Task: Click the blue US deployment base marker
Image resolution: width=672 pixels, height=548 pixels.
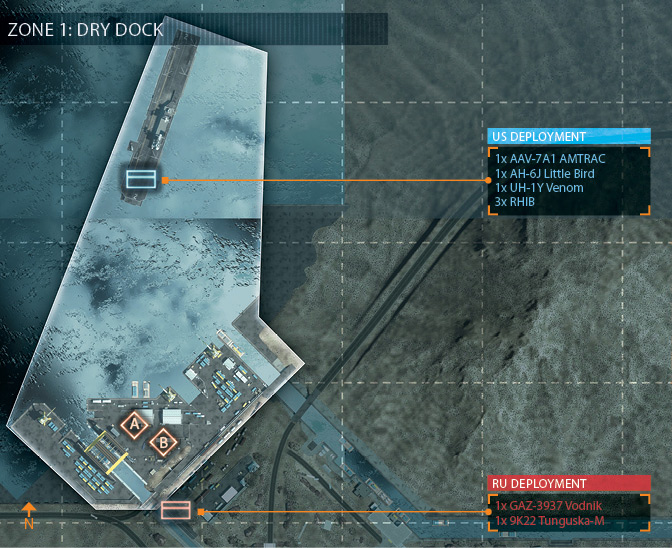Action: click(x=139, y=179)
